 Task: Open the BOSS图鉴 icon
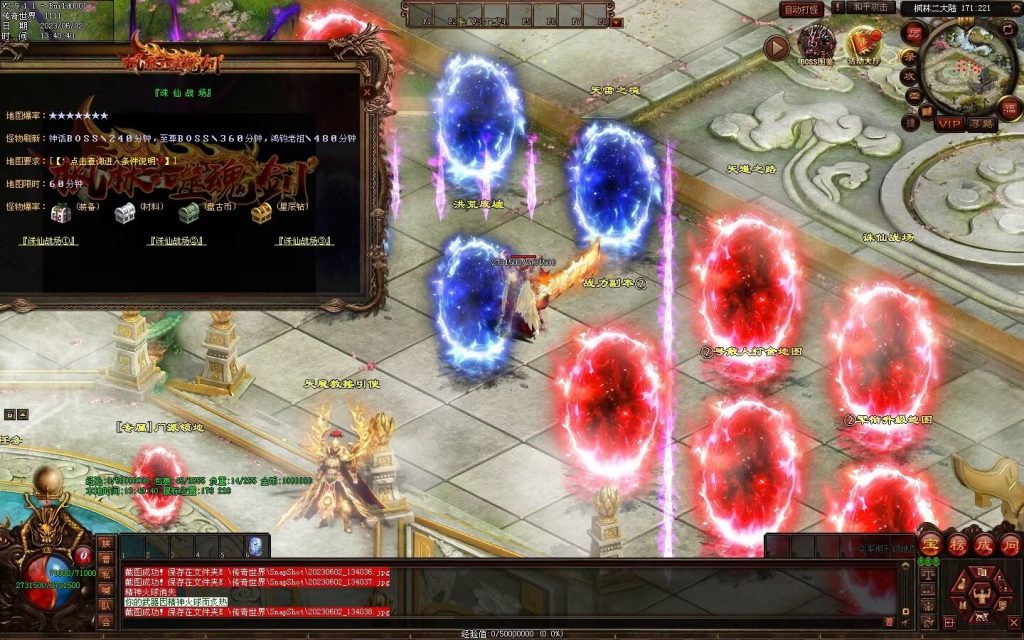(x=816, y=46)
